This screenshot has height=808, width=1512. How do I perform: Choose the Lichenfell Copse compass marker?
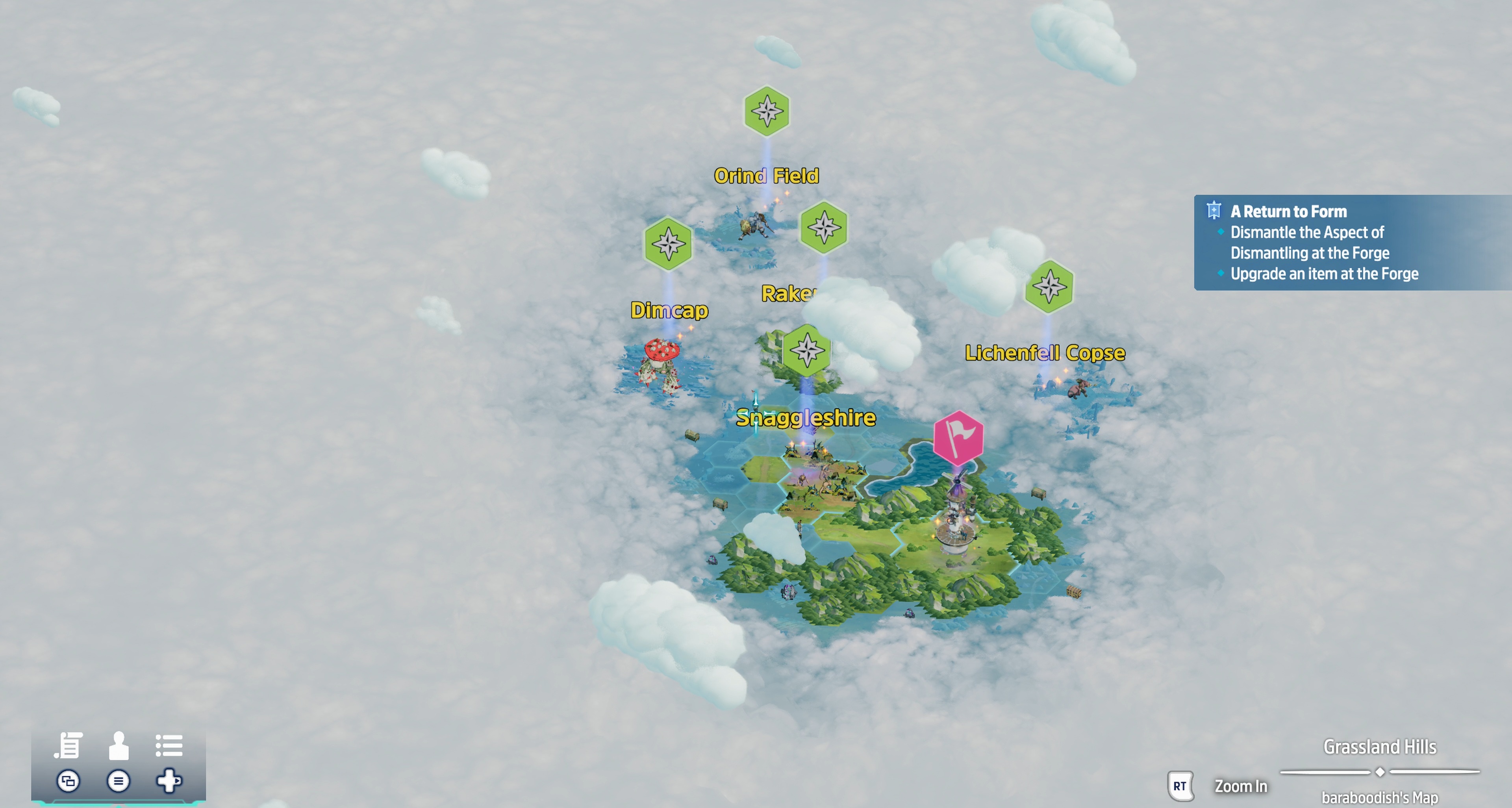(1049, 286)
